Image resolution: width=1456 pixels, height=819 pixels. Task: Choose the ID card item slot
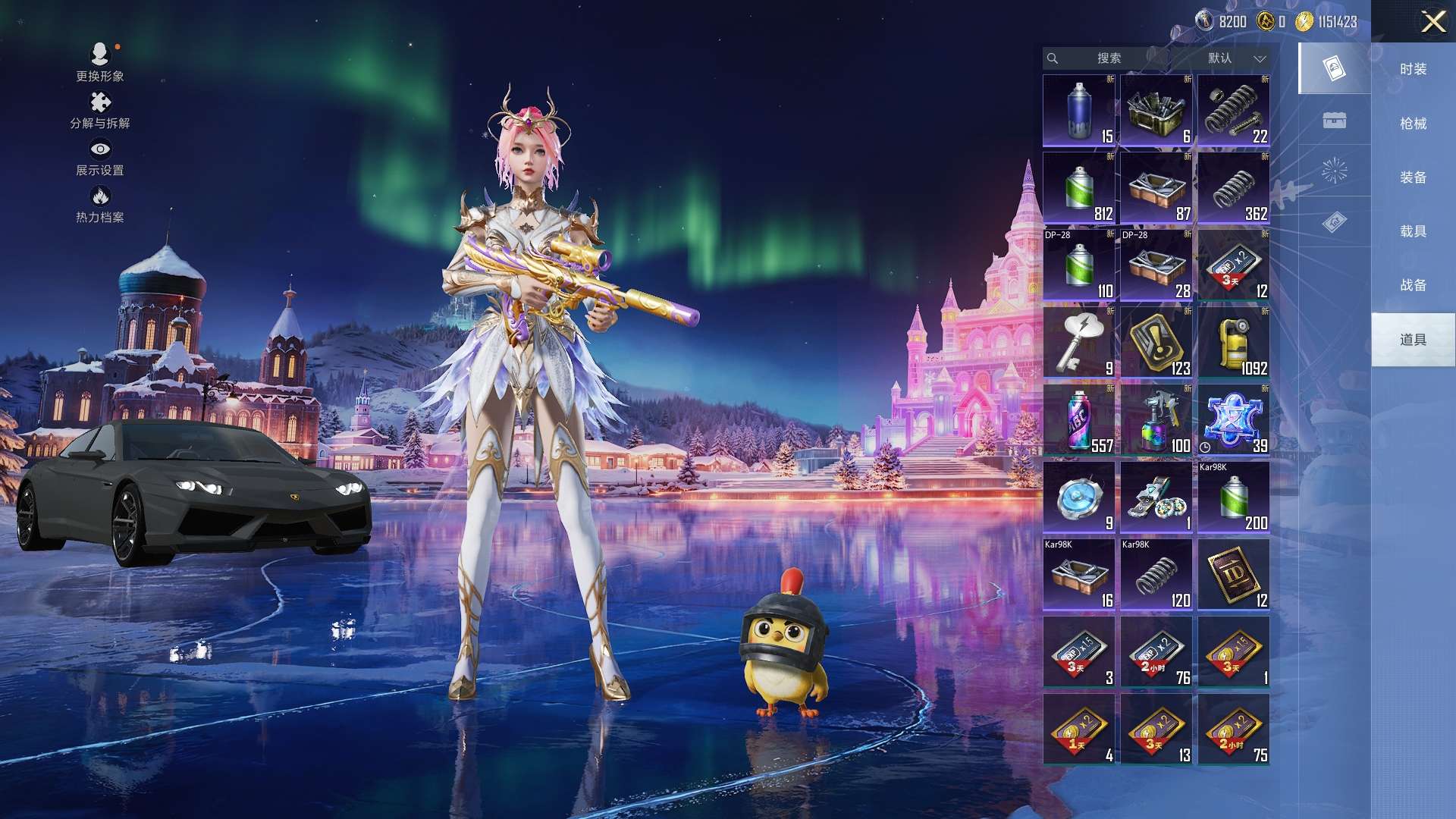click(x=1234, y=575)
